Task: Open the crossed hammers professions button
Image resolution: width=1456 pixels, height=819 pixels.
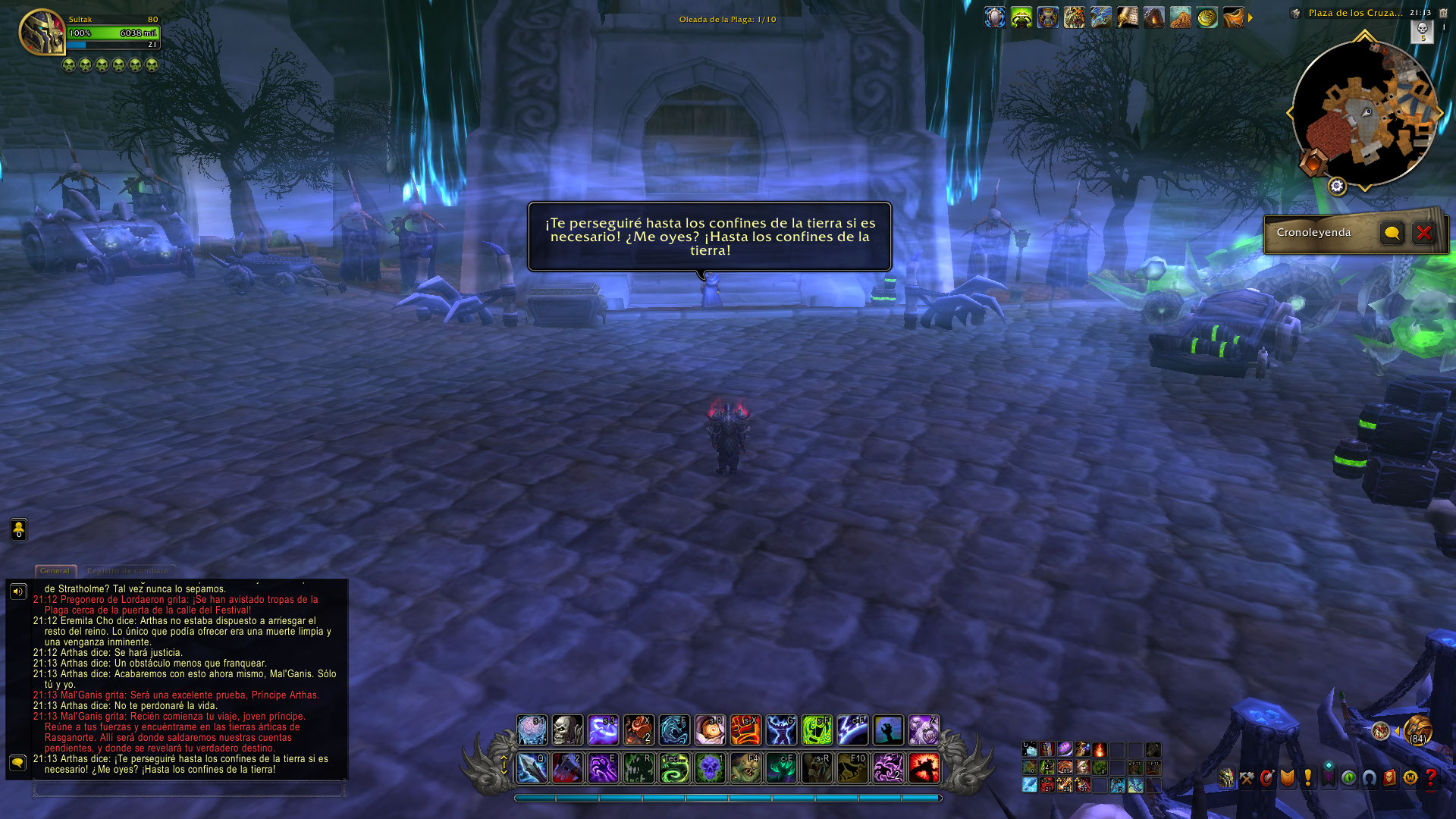Action: click(x=1247, y=778)
